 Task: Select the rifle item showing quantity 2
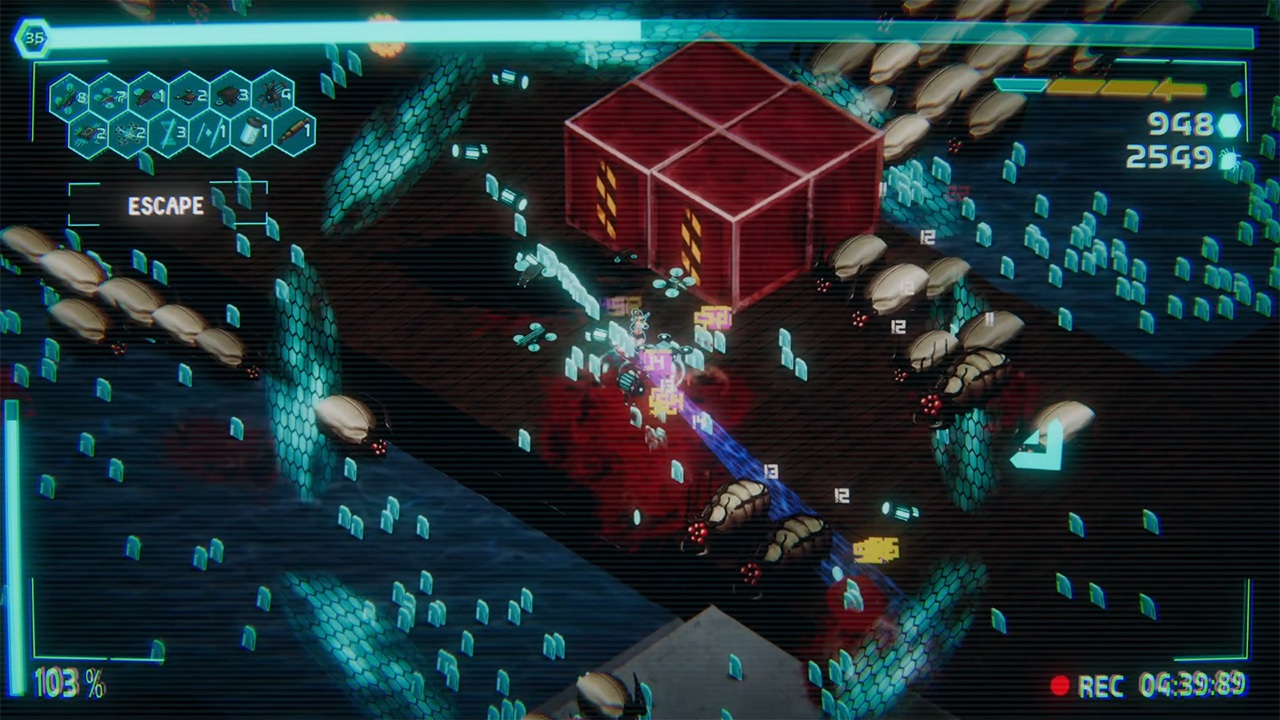pyautogui.click(x=188, y=95)
